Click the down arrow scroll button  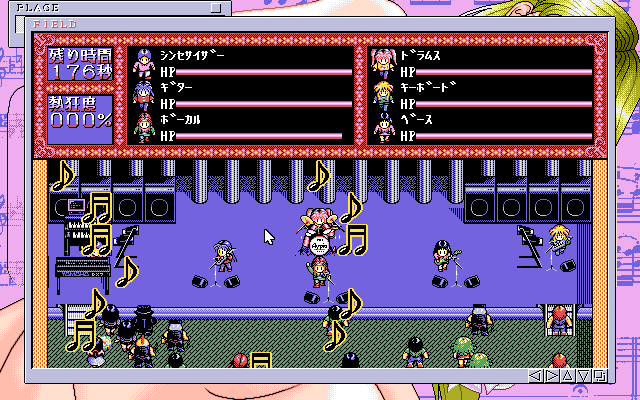582,376
